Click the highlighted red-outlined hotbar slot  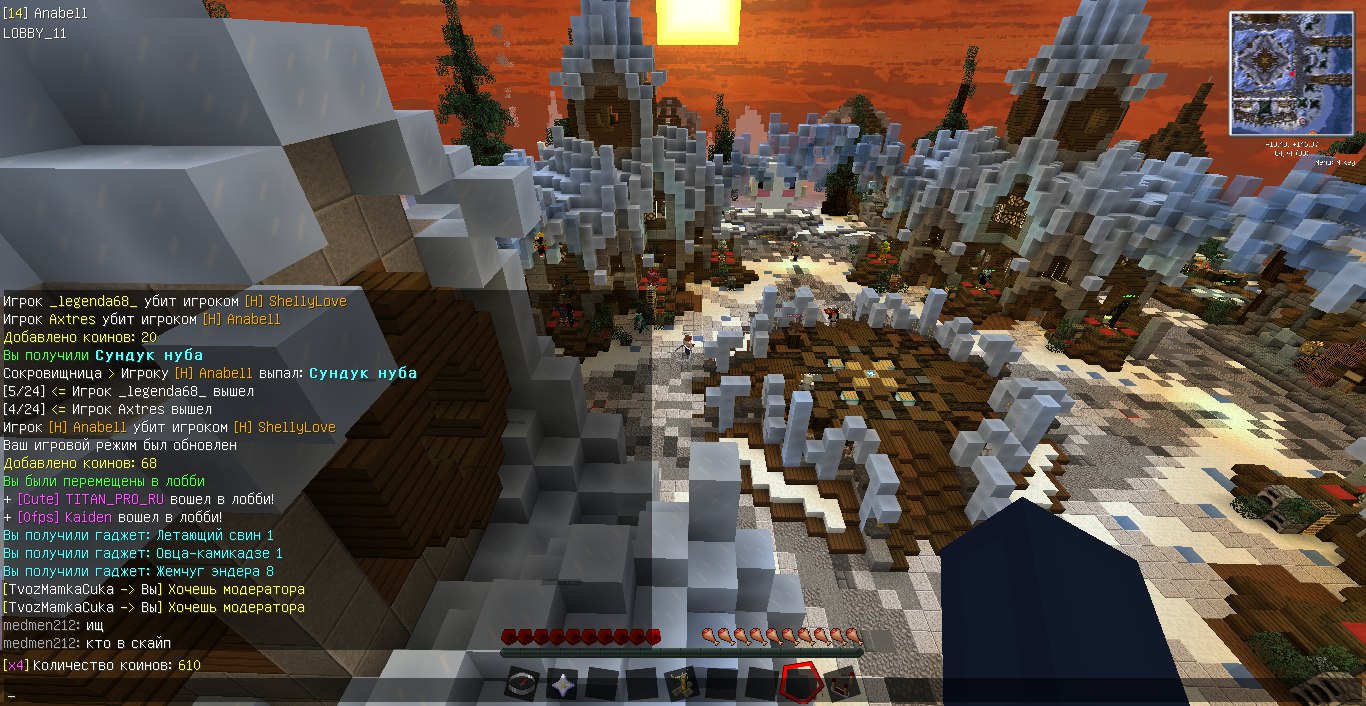click(x=802, y=684)
